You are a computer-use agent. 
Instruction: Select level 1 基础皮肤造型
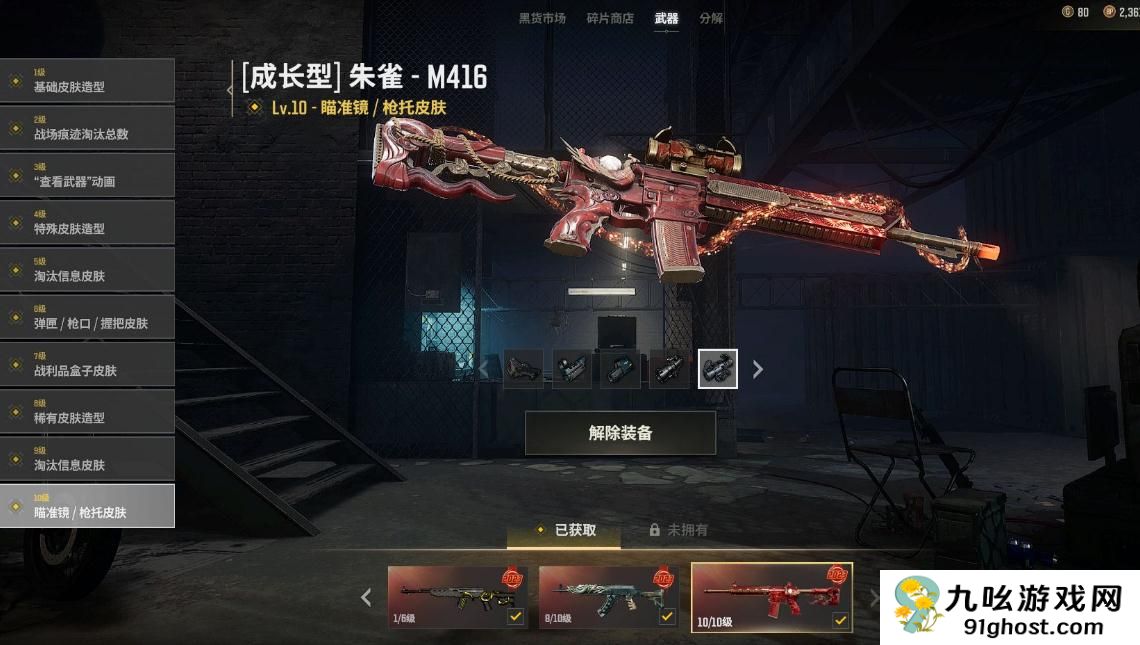coord(87,81)
